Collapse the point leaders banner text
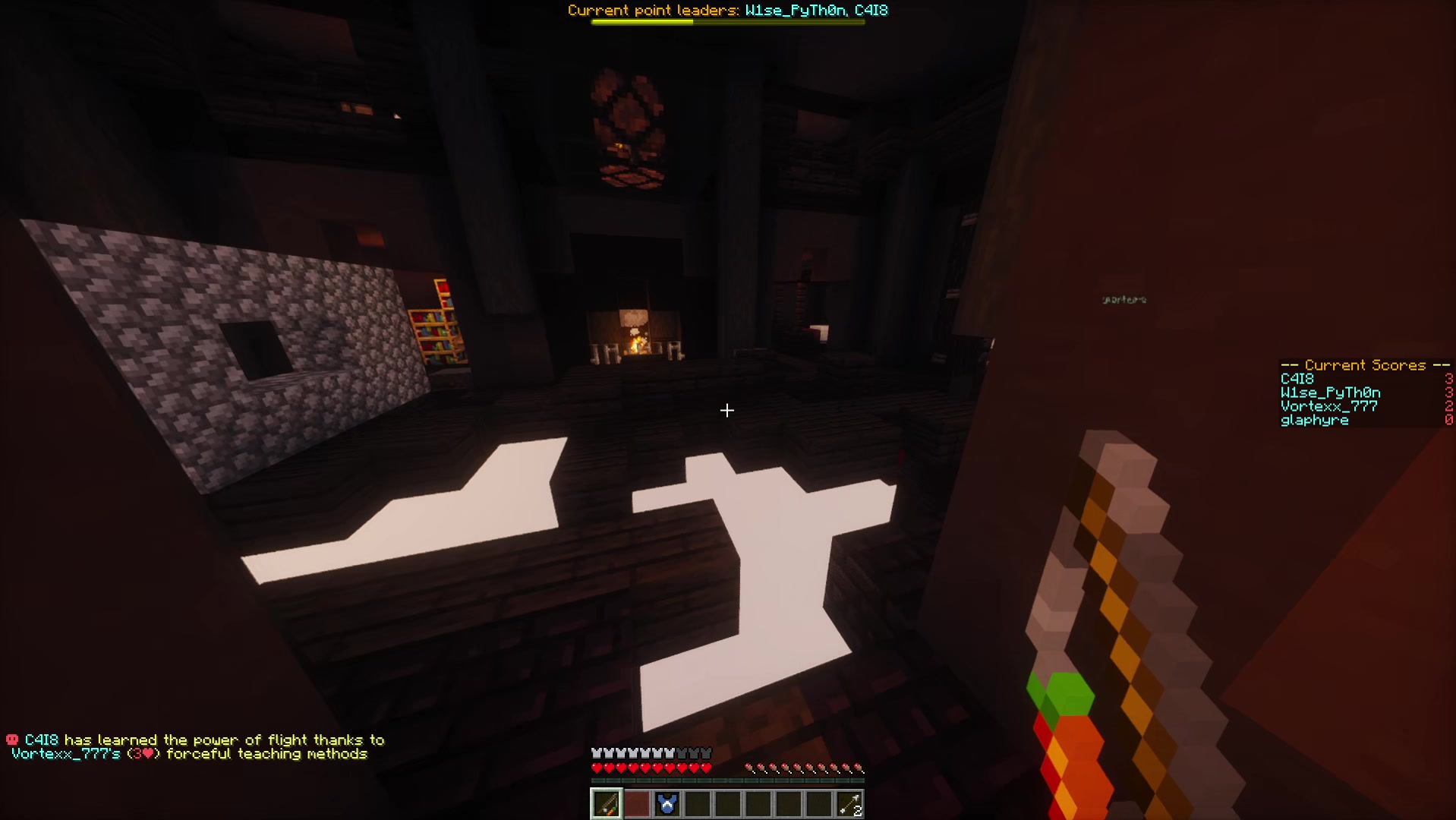 coord(729,10)
